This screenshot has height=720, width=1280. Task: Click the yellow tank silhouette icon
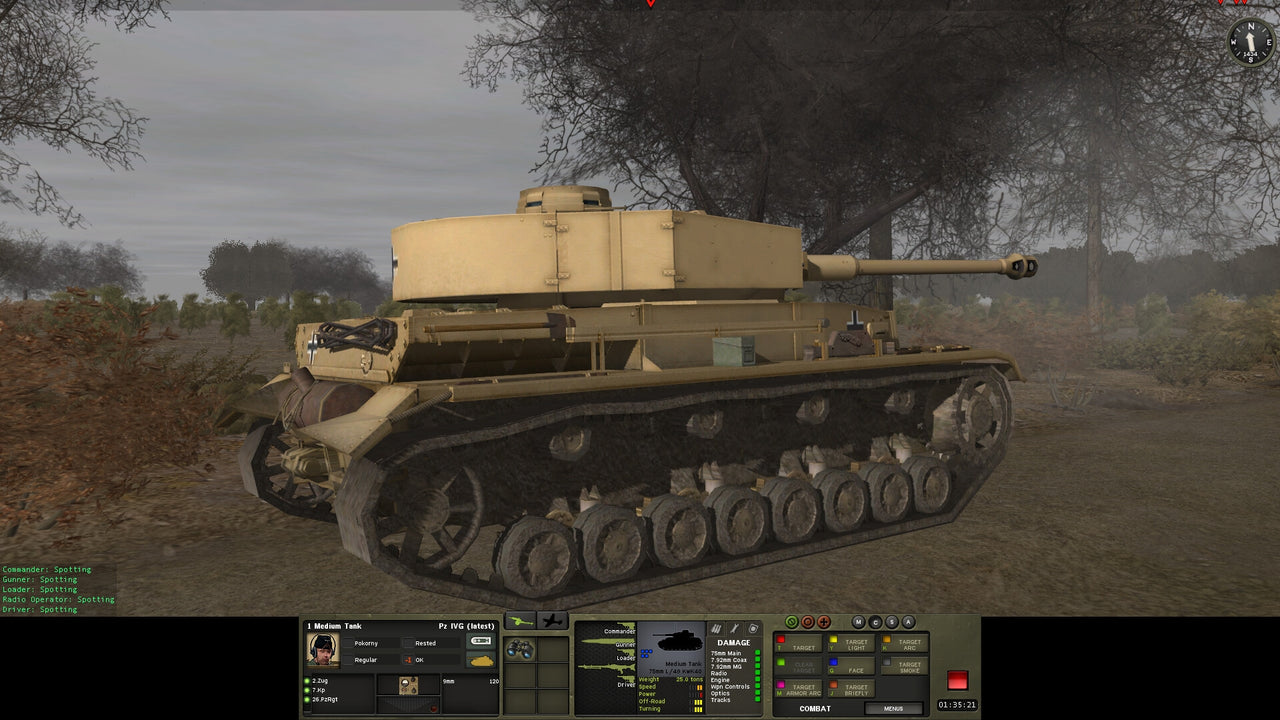[x=481, y=660]
